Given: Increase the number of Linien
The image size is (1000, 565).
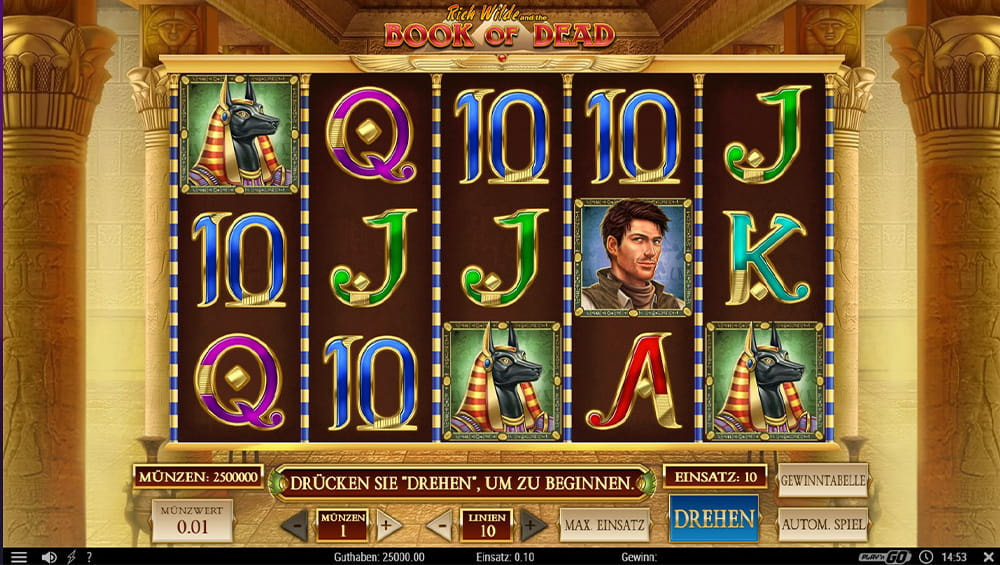Looking at the screenshot, I should coord(534,525).
